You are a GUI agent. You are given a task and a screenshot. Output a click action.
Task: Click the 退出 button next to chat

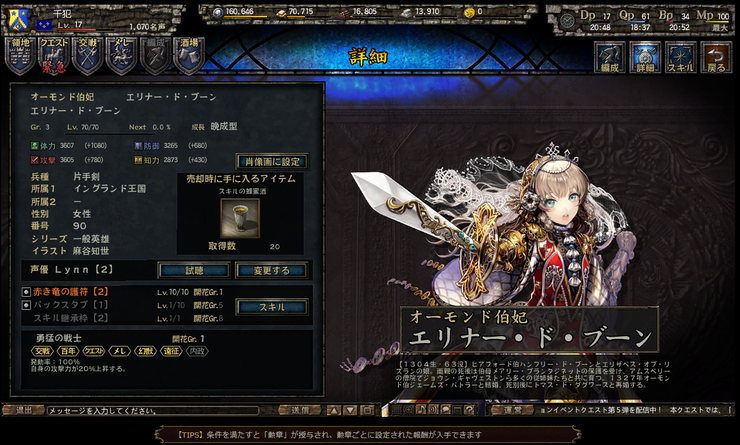pyautogui.click(x=24, y=410)
